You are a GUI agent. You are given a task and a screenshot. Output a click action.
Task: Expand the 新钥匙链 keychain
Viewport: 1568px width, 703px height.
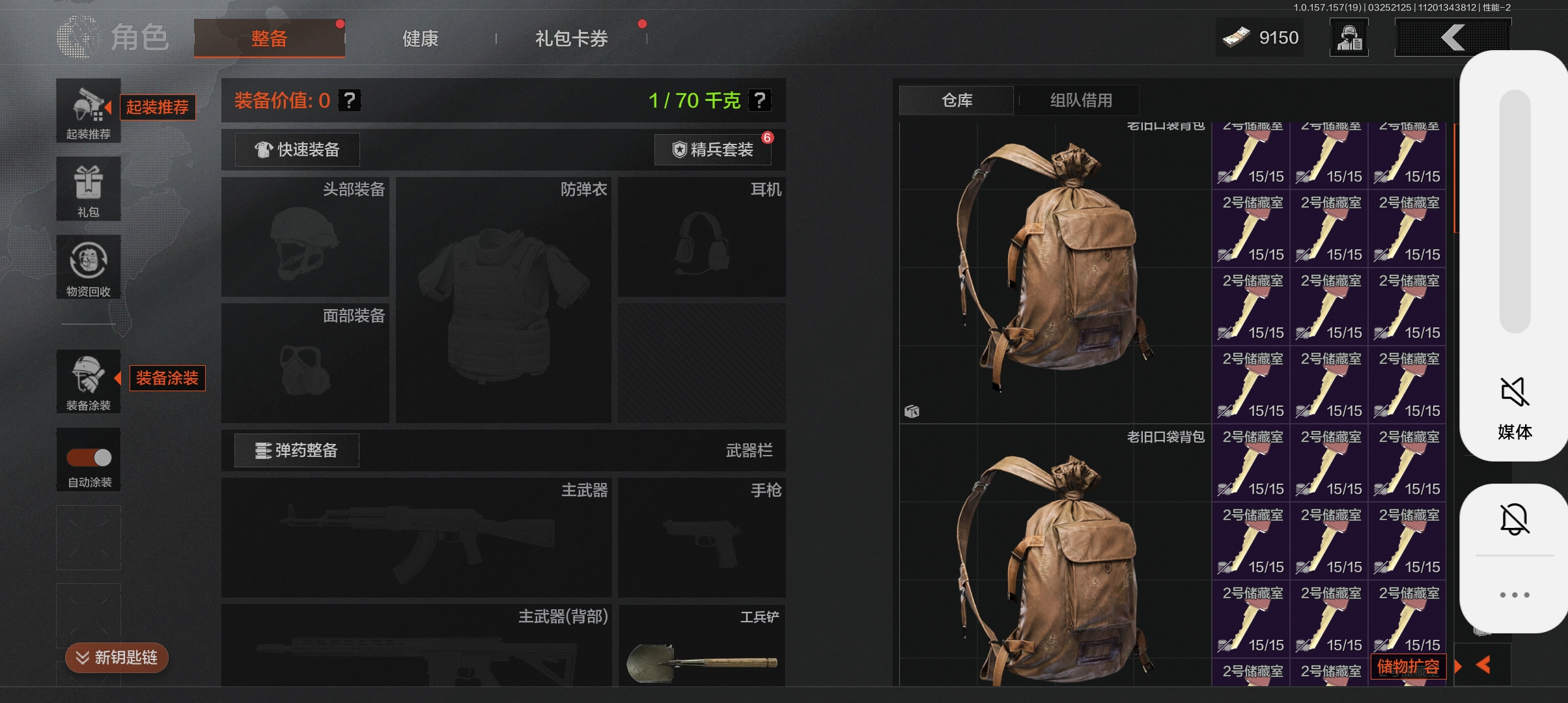coord(117,657)
